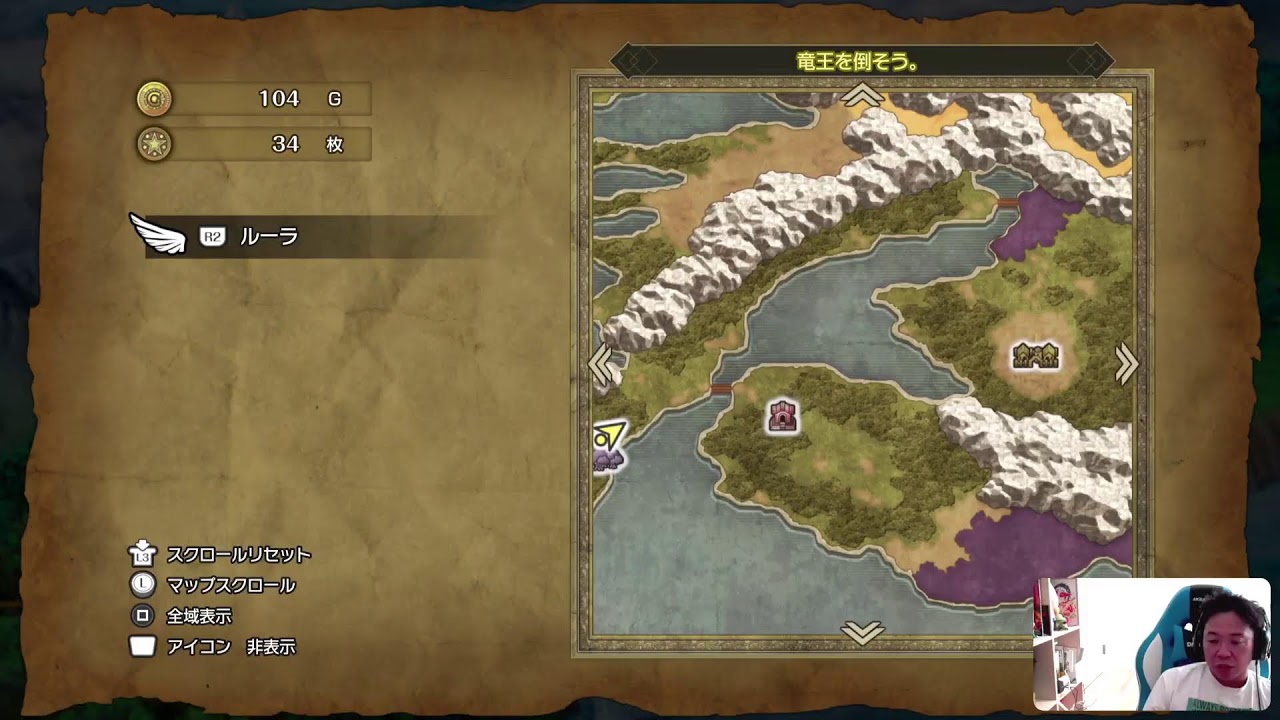Screen dimensions: 1280x720
Task: Click the left map scroll arrow
Action: tap(602, 365)
